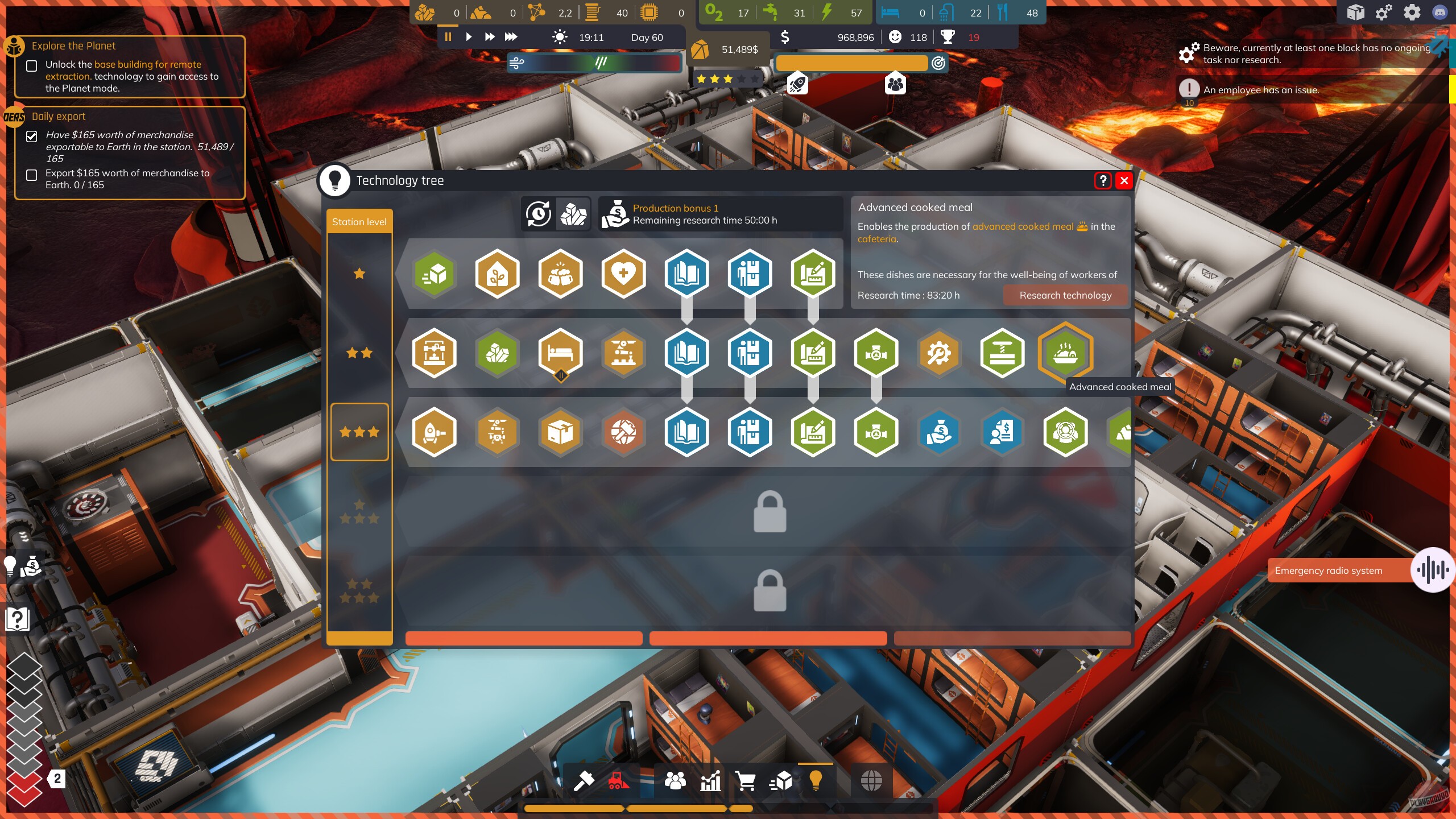Open the statistics chart panel
Screen dimensions: 1456x819
pyautogui.click(x=711, y=780)
